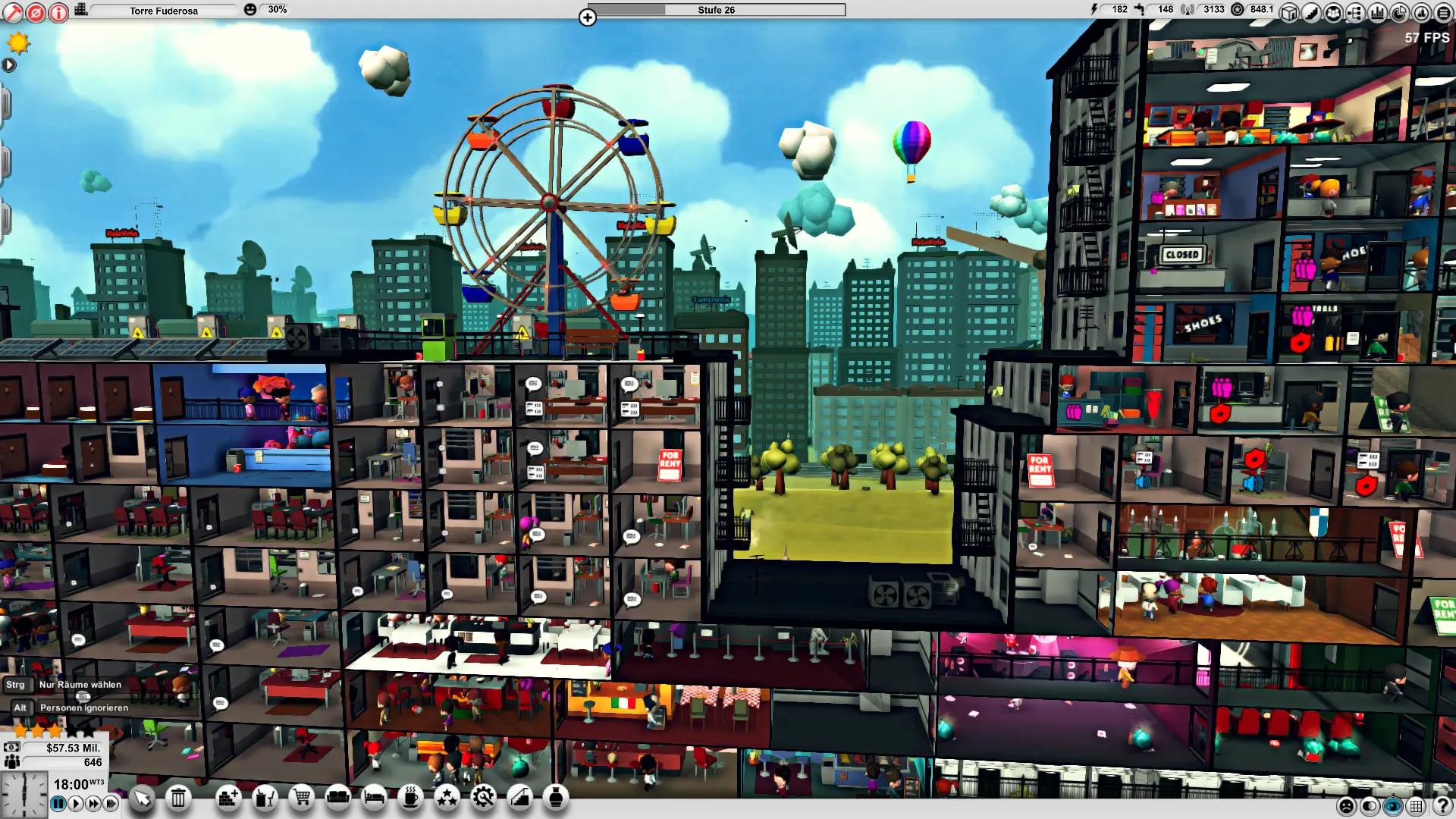Screen dimensions: 1456x819
Task: Open the demolish trash tool
Action: coord(179,798)
